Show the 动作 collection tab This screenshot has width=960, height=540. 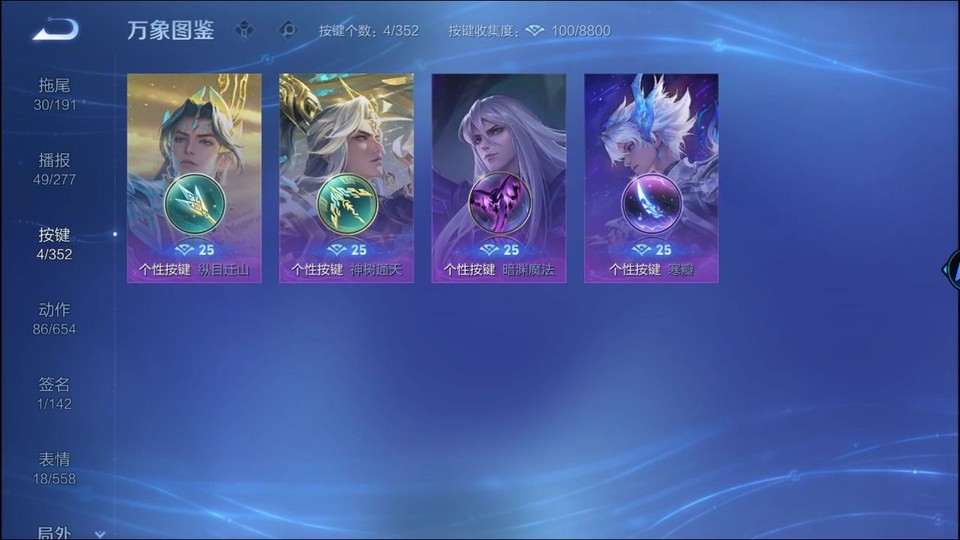pyautogui.click(x=55, y=319)
